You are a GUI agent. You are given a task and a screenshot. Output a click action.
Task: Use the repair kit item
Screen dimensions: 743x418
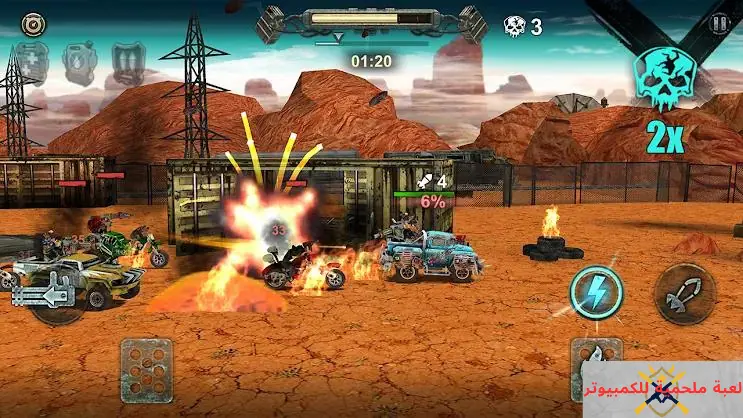(x=32, y=63)
